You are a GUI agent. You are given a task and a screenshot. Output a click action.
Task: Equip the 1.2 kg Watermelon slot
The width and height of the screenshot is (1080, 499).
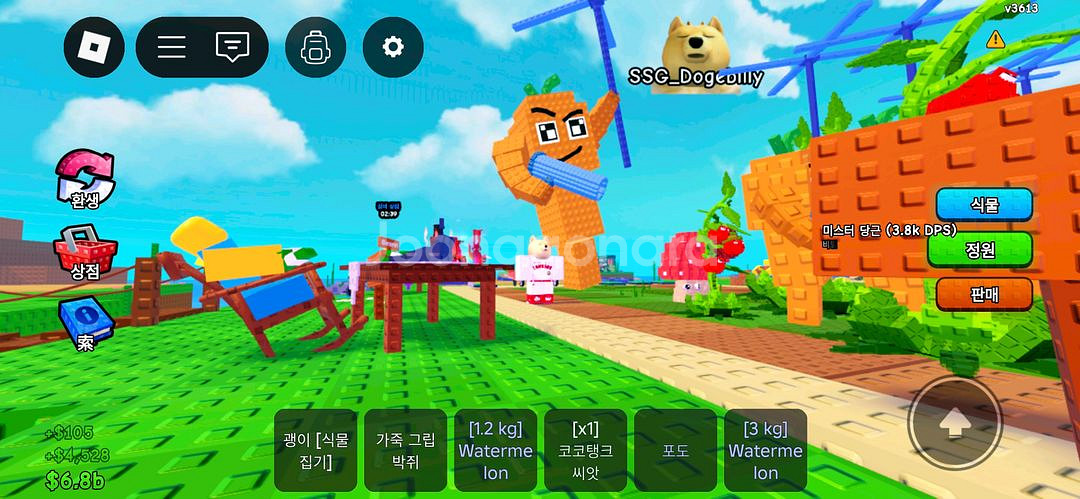point(496,449)
